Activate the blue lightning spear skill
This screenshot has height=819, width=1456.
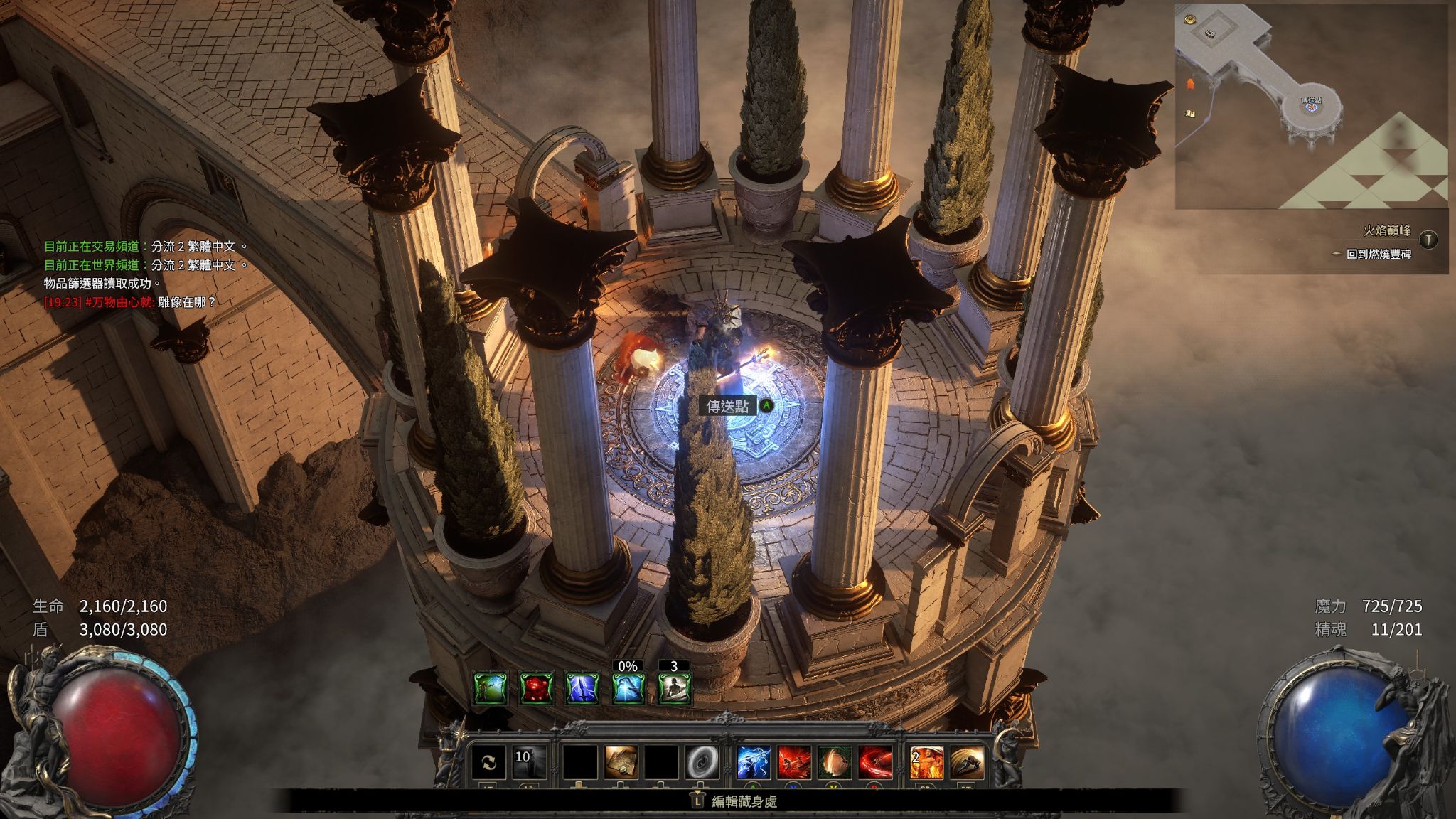pos(754,763)
